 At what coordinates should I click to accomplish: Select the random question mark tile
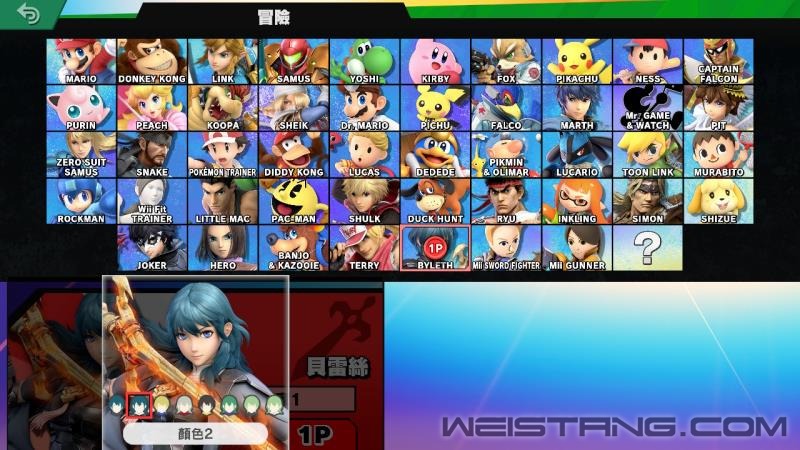(648, 247)
